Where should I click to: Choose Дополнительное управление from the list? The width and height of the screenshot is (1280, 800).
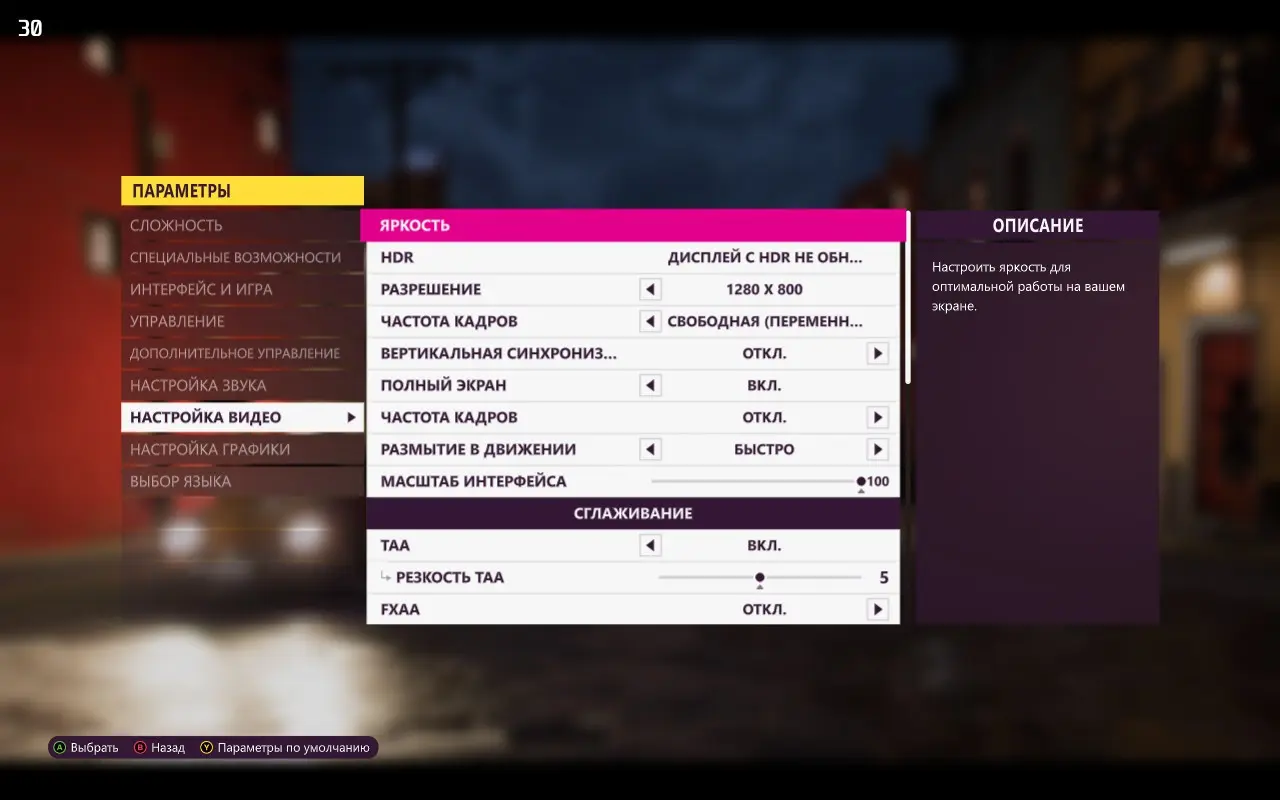[x=235, y=353]
